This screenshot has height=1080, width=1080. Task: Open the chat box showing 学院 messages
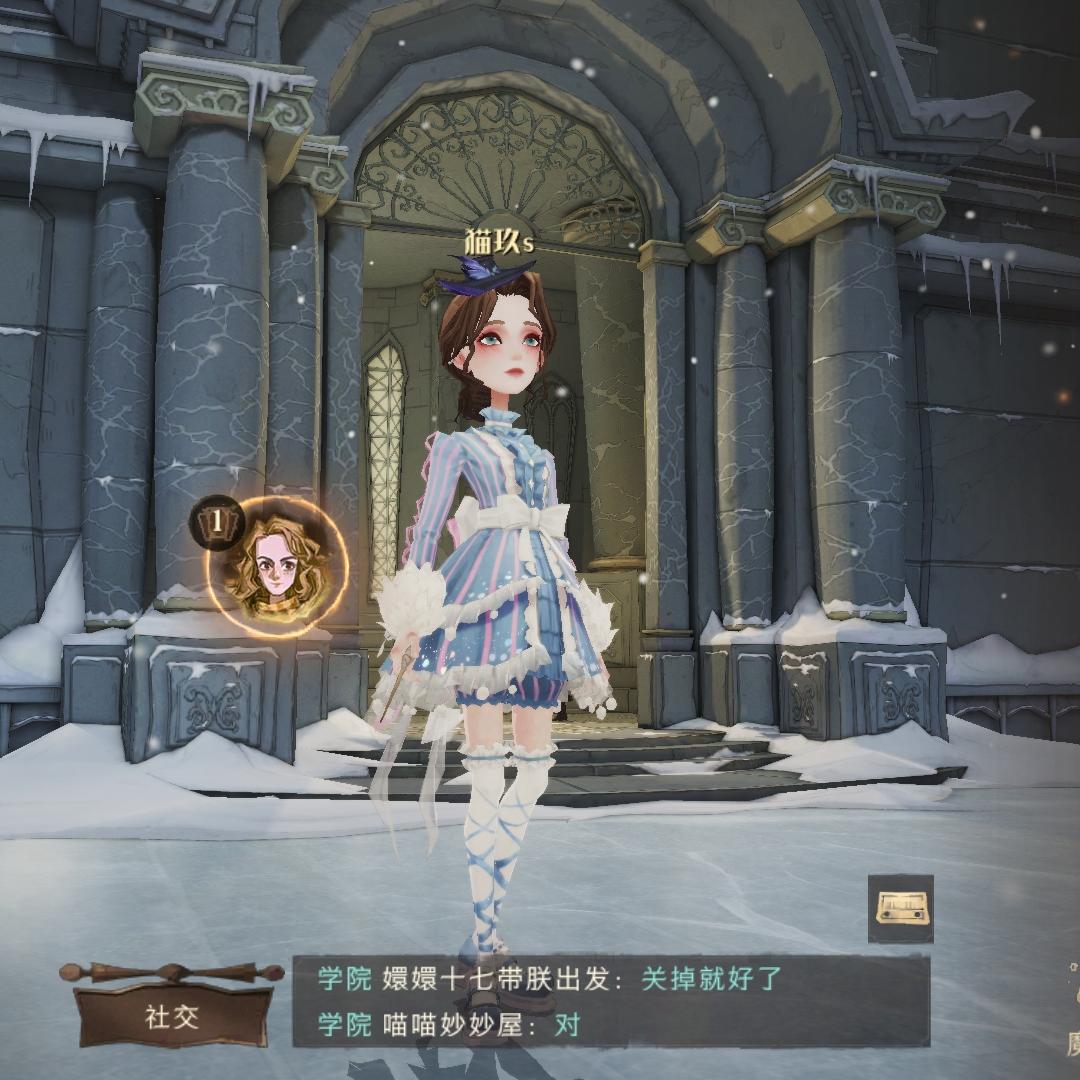click(610, 1001)
